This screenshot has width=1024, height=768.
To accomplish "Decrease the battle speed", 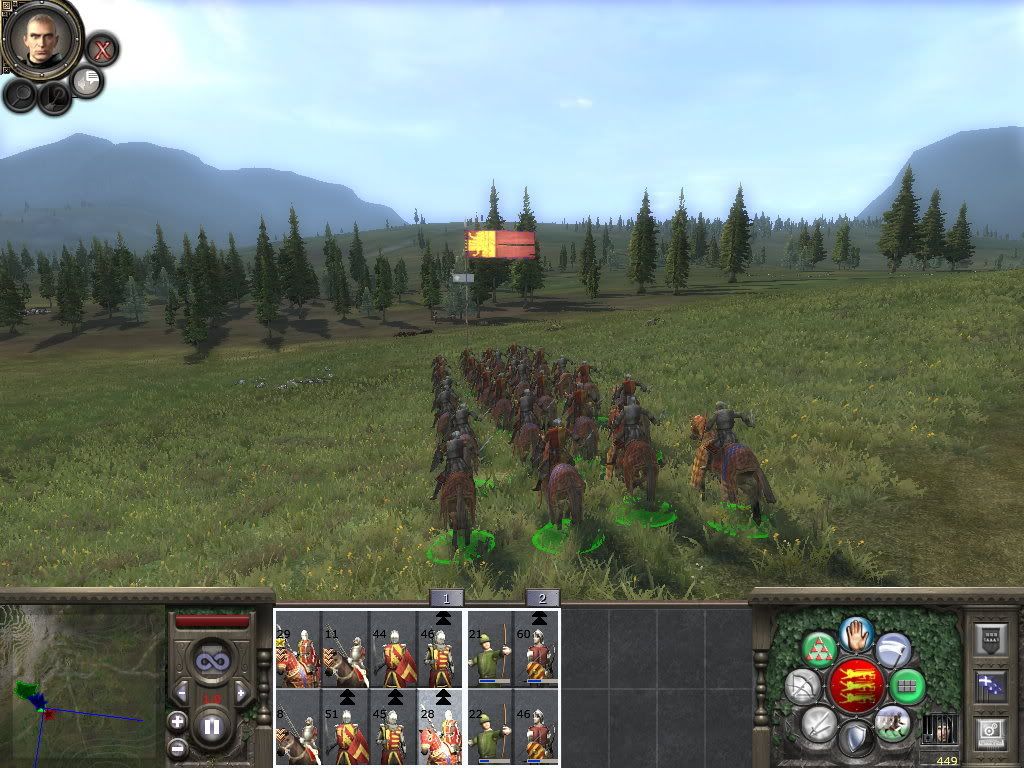I will (x=181, y=691).
